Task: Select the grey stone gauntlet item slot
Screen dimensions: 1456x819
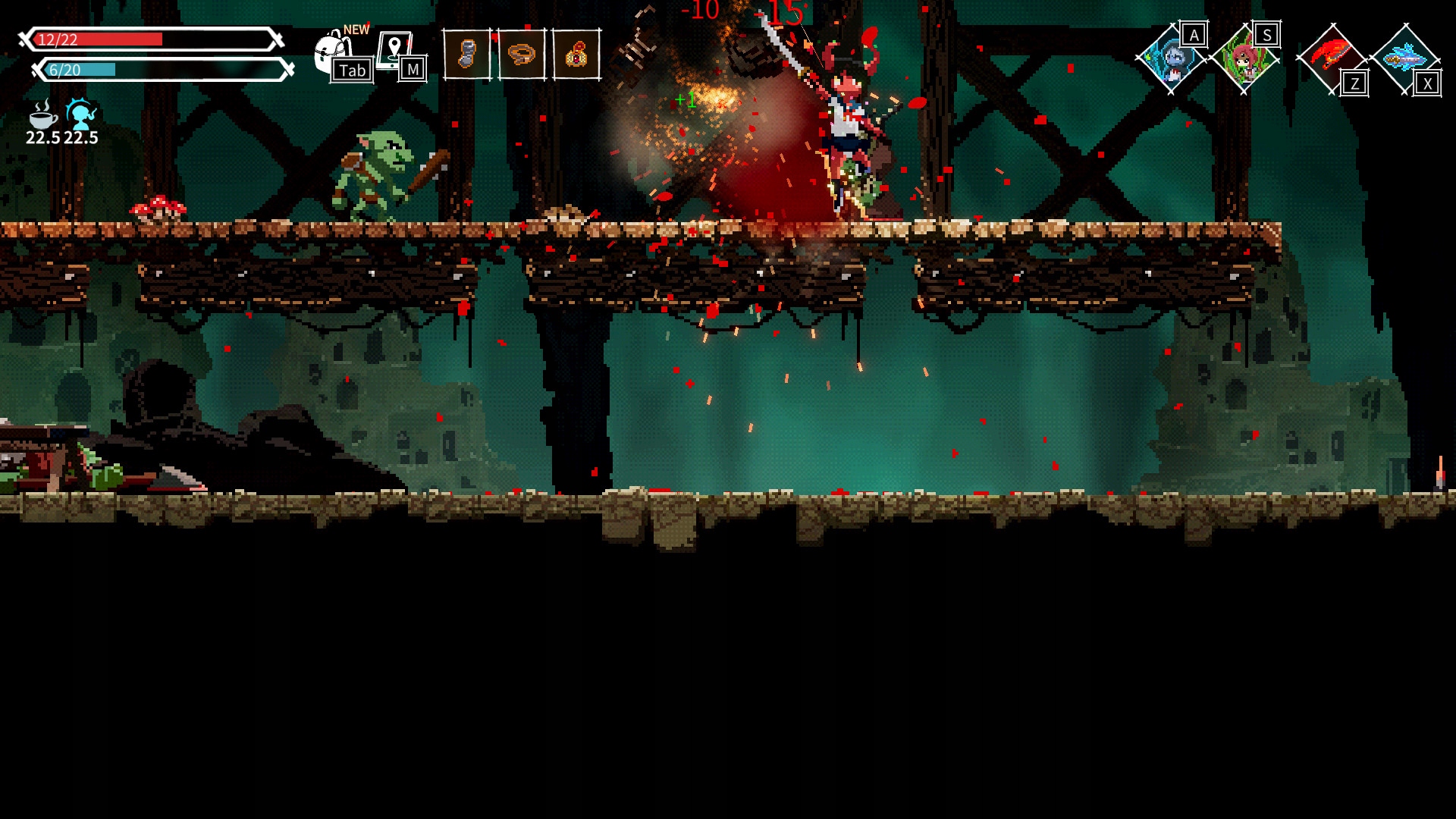Action: [466, 55]
